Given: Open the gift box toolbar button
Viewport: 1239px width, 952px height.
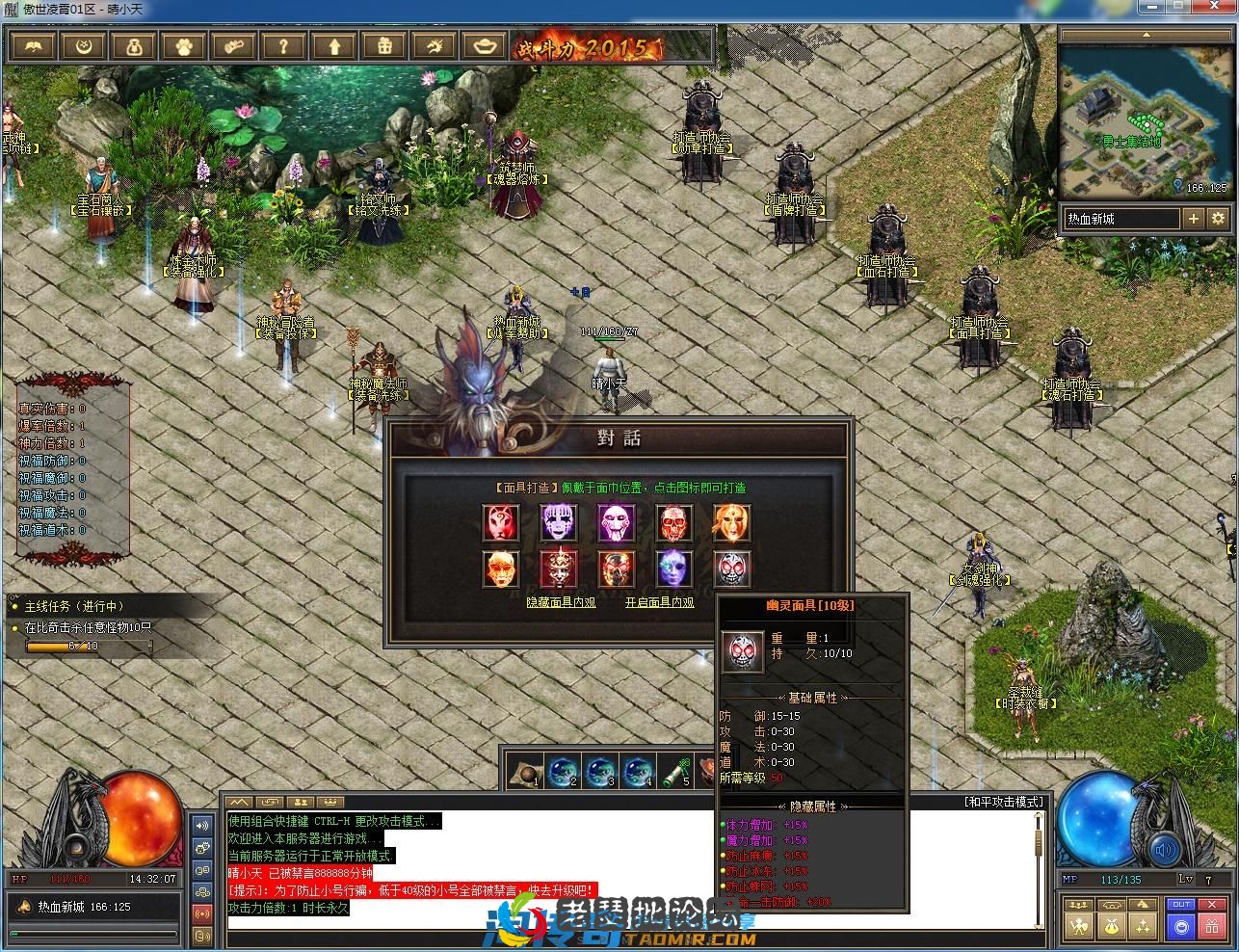Looking at the screenshot, I should tap(384, 45).
